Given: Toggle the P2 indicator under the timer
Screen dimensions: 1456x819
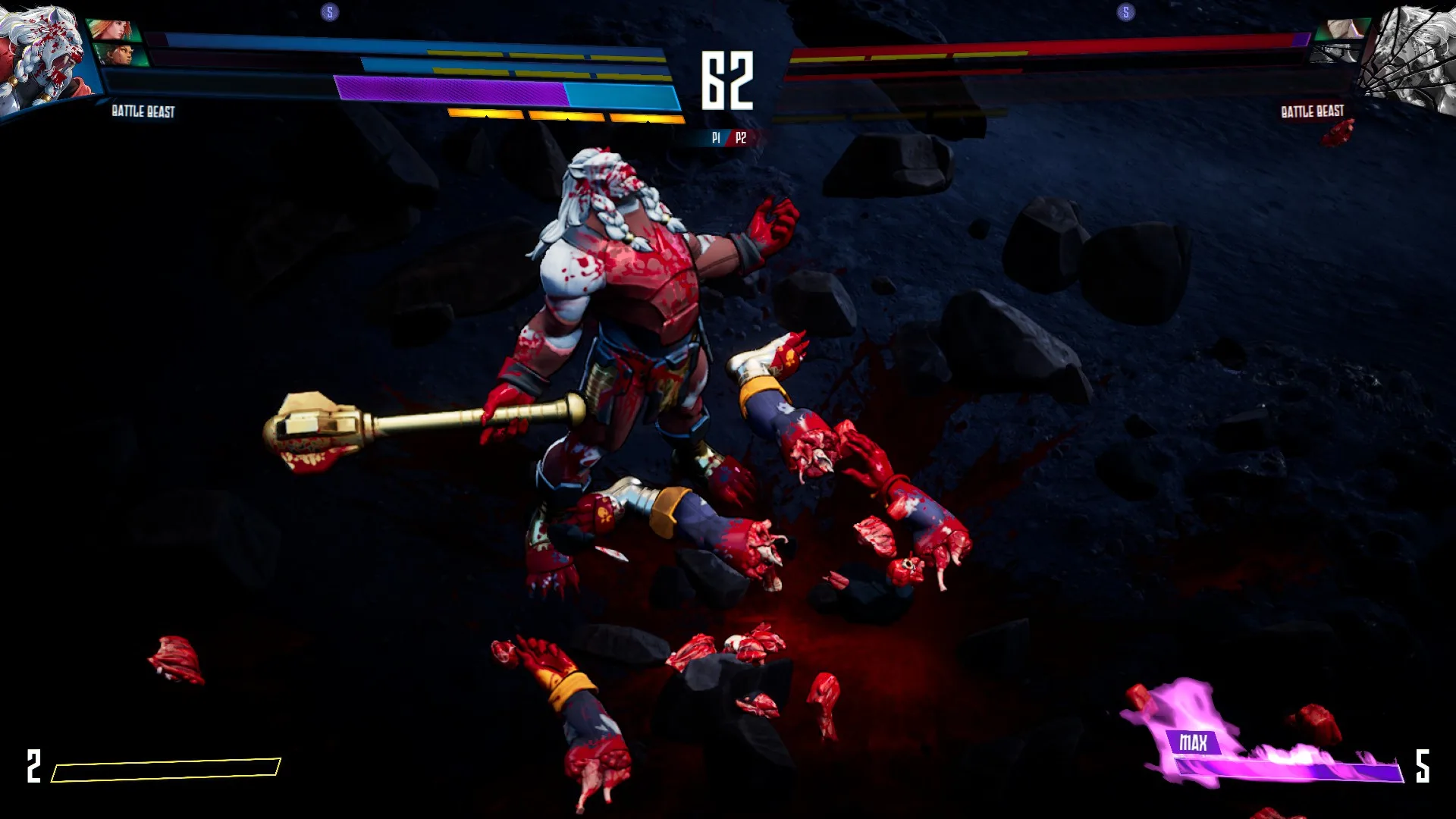Looking at the screenshot, I should (739, 139).
